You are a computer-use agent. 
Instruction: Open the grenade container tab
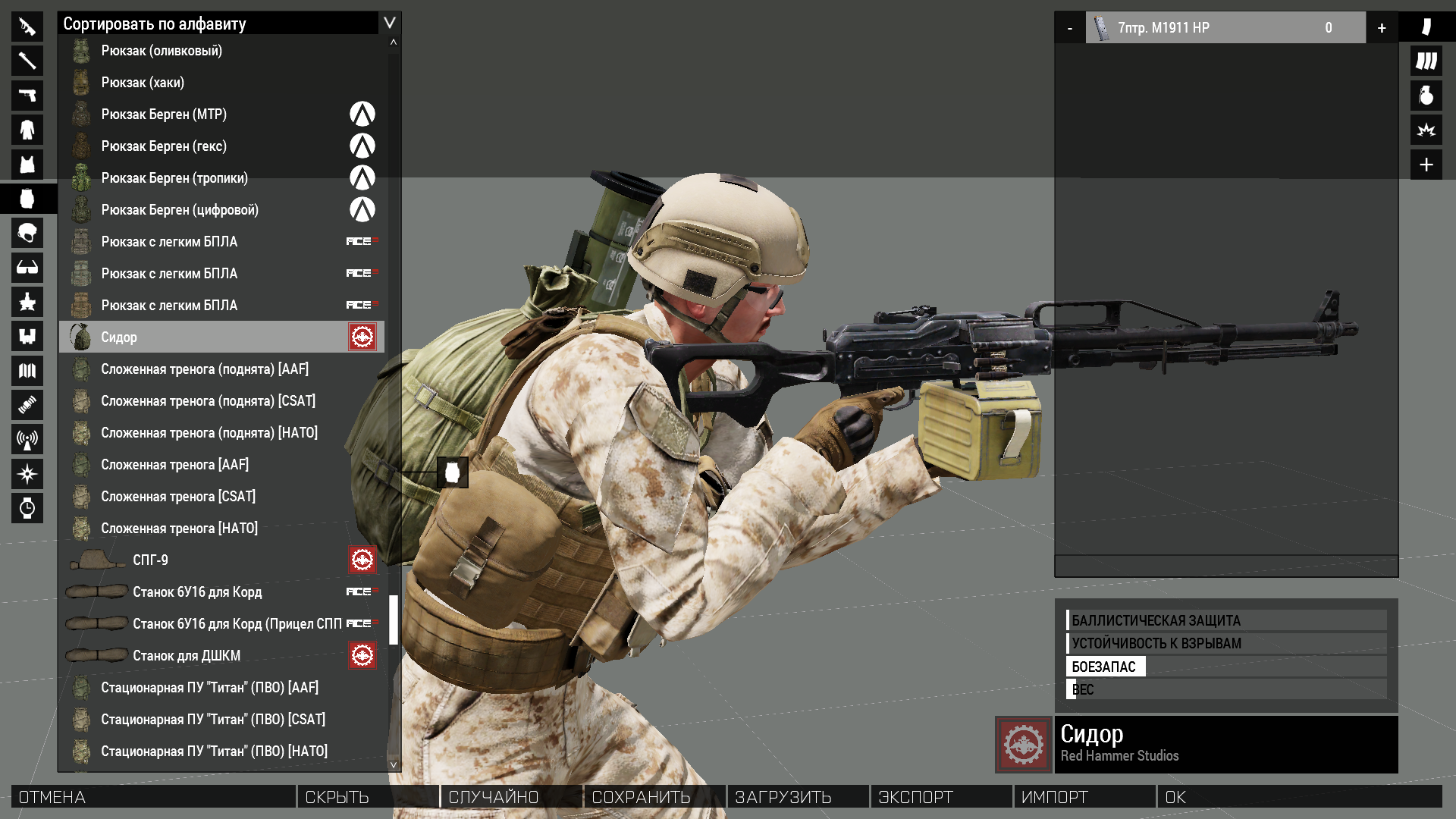1426,96
